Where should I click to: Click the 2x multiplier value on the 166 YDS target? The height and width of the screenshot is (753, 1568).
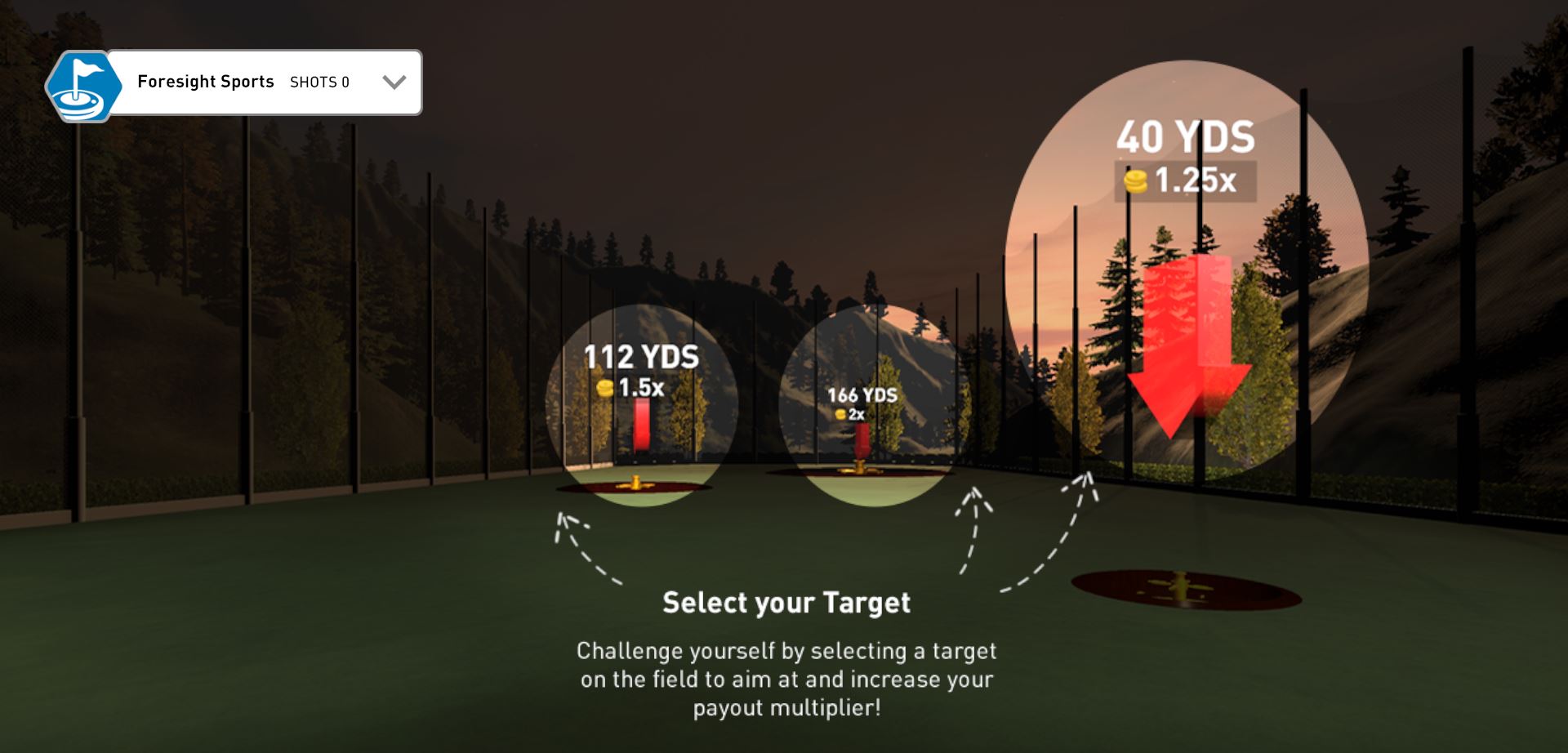tap(857, 414)
